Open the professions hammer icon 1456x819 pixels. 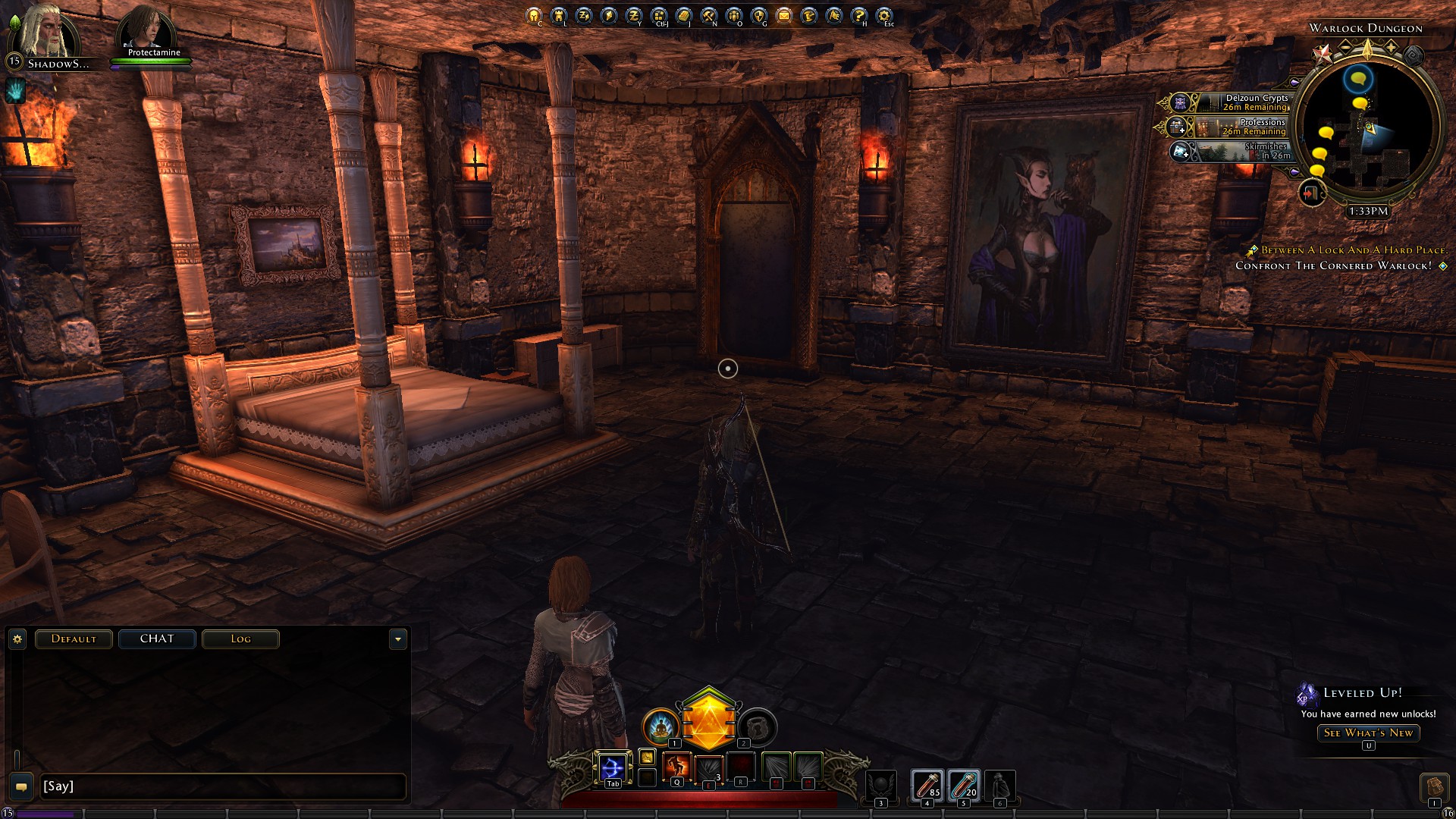[709, 15]
